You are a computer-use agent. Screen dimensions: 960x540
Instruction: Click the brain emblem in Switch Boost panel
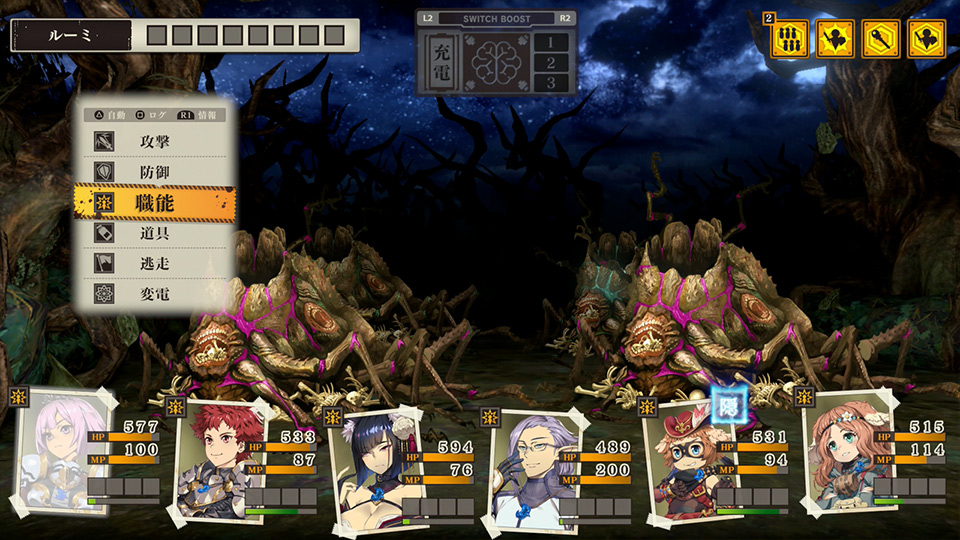coord(497,61)
